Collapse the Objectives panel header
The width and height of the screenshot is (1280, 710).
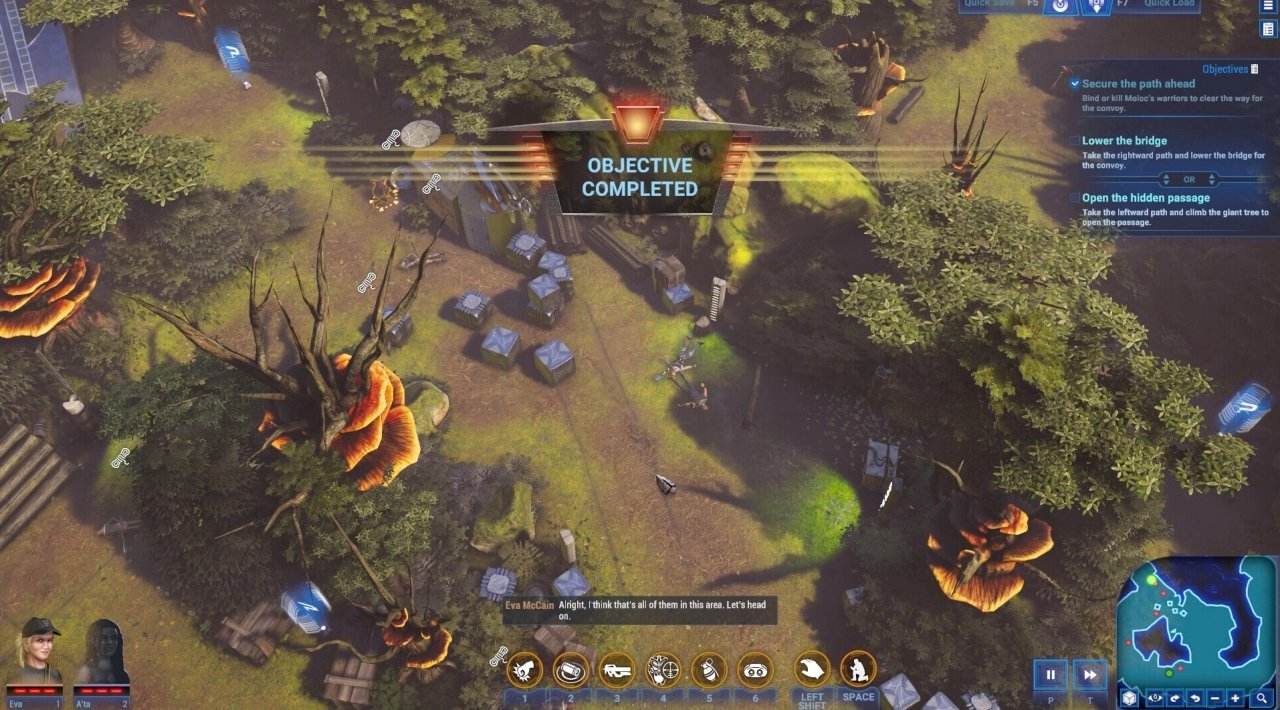click(1255, 69)
